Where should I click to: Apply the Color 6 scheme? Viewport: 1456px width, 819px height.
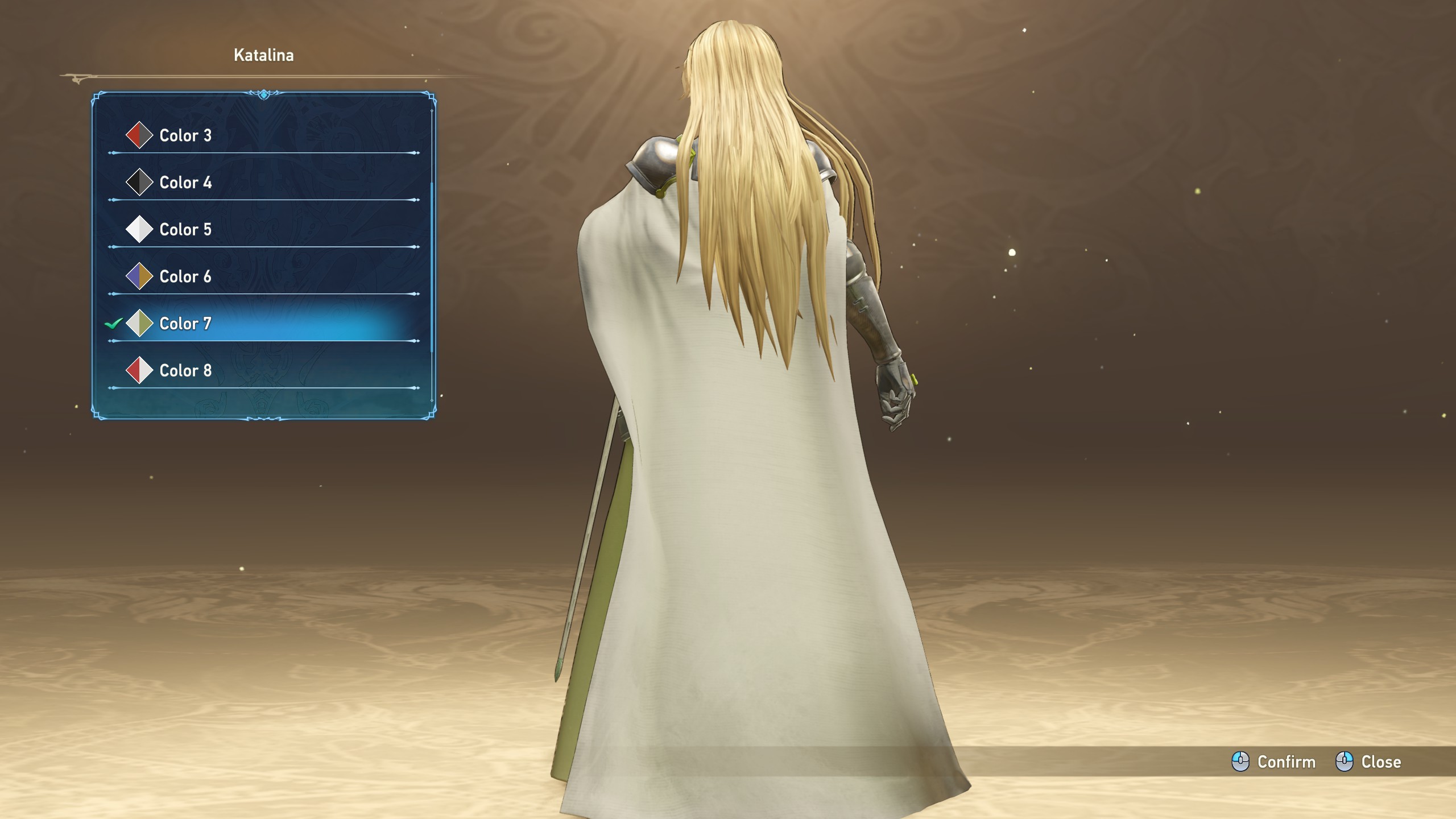coord(185,277)
